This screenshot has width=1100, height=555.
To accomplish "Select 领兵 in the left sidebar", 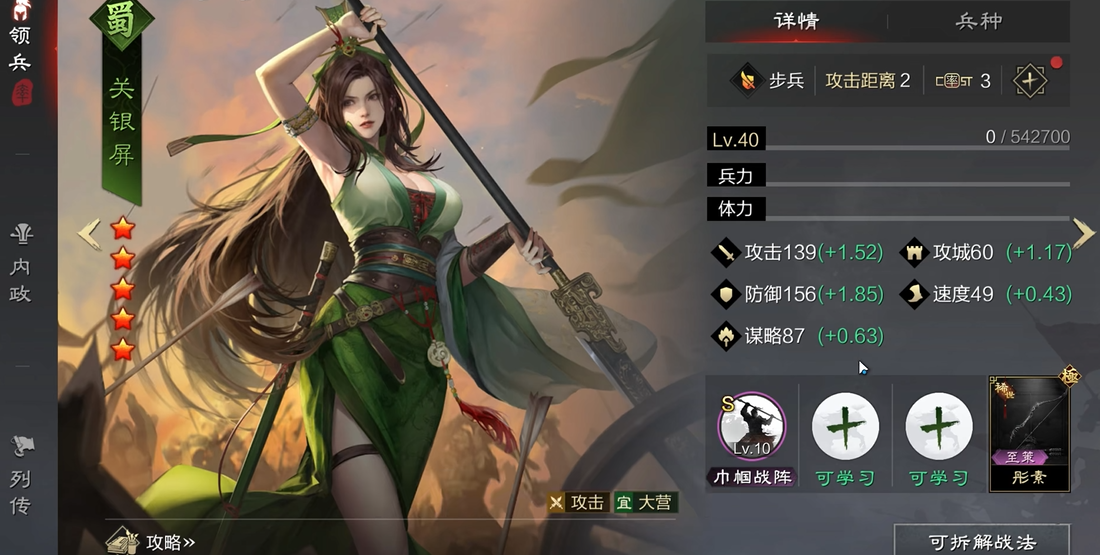I will pos(20,50).
